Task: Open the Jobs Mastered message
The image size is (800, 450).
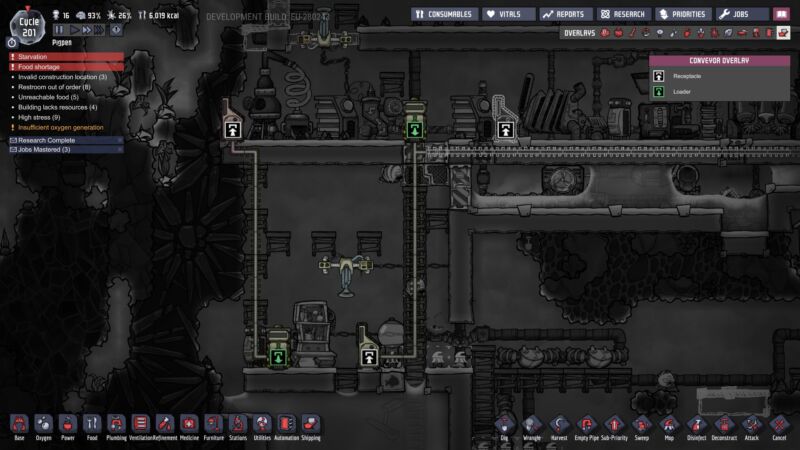Action: pyautogui.click(x=64, y=149)
